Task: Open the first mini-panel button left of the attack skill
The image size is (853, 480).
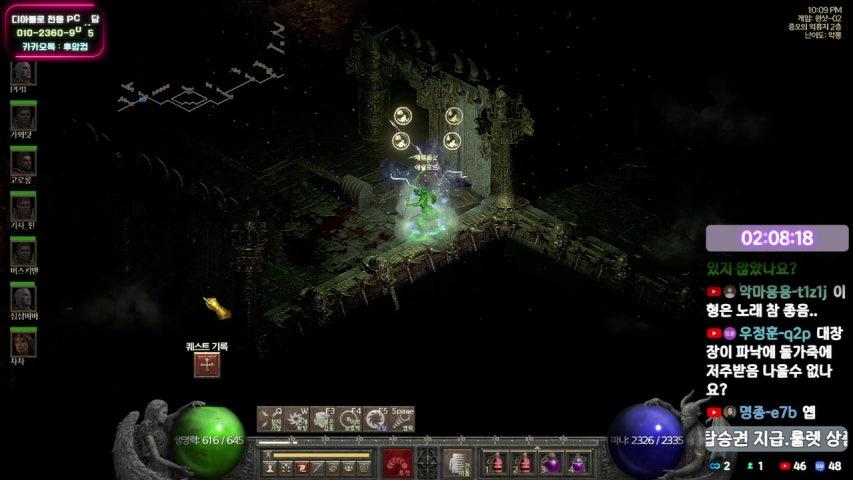Action: [x=271, y=467]
